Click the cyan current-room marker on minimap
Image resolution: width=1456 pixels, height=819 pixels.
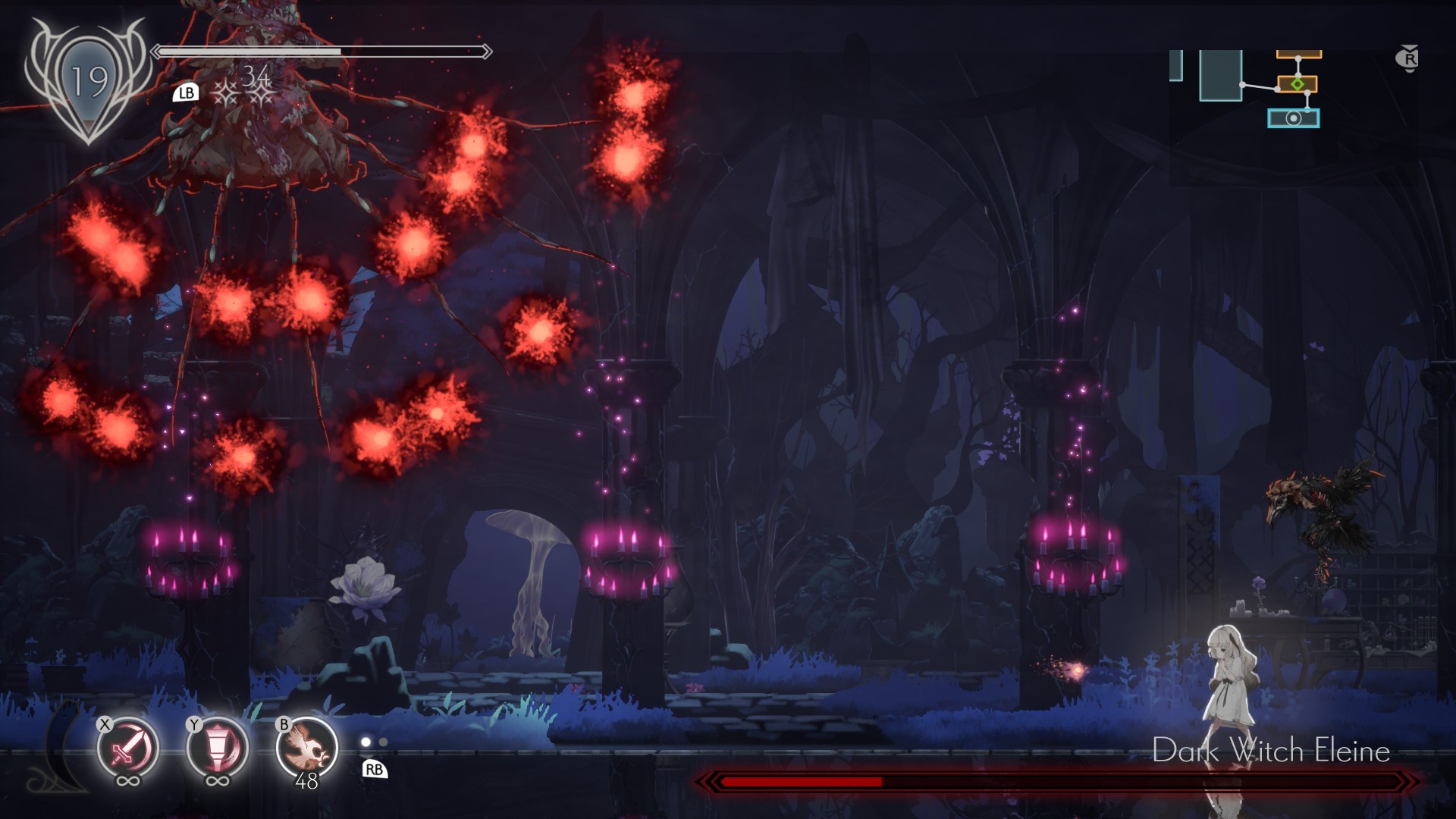pos(1293,118)
